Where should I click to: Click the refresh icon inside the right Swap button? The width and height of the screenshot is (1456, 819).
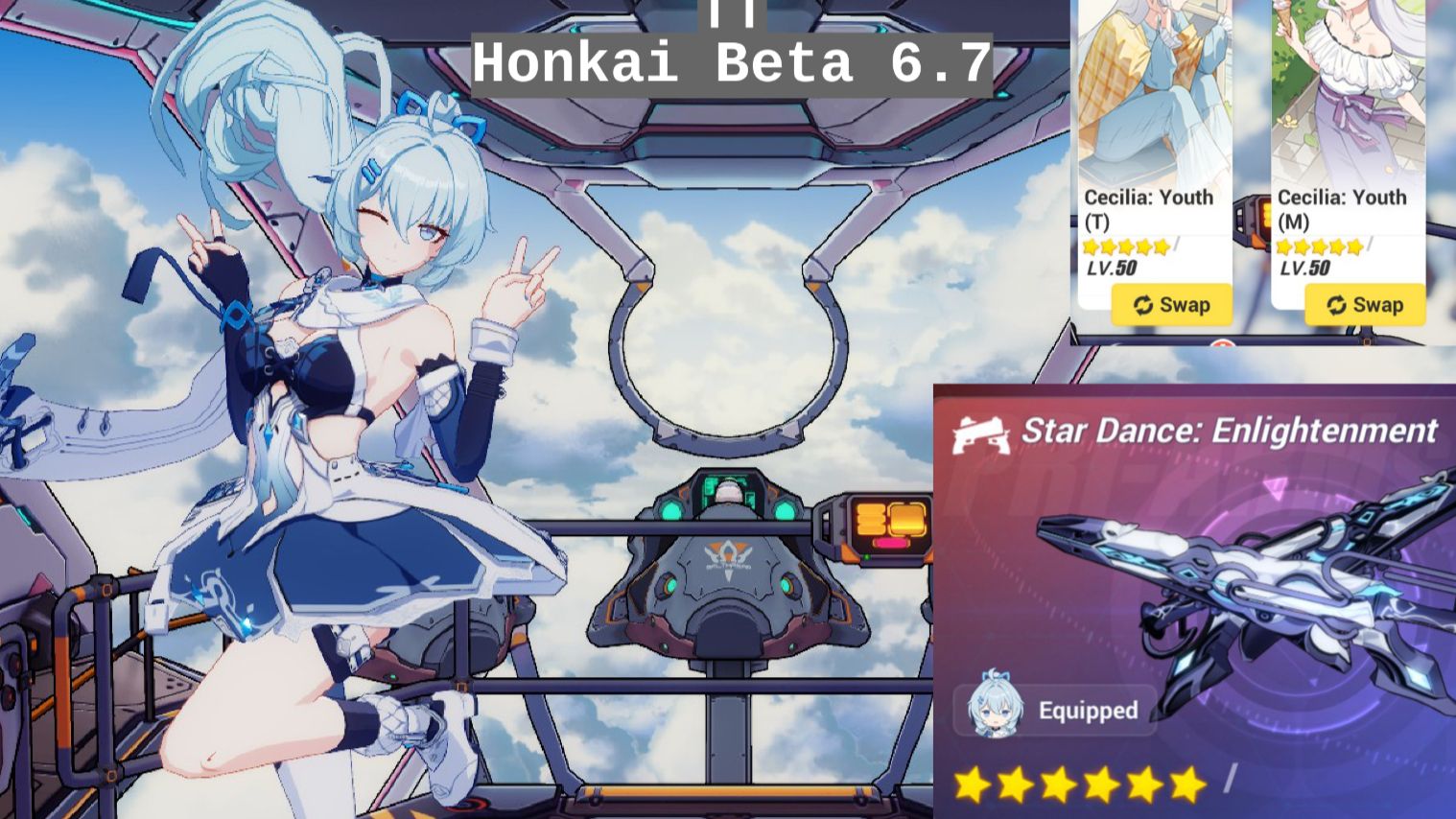pyautogui.click(x=1335, y=305)
